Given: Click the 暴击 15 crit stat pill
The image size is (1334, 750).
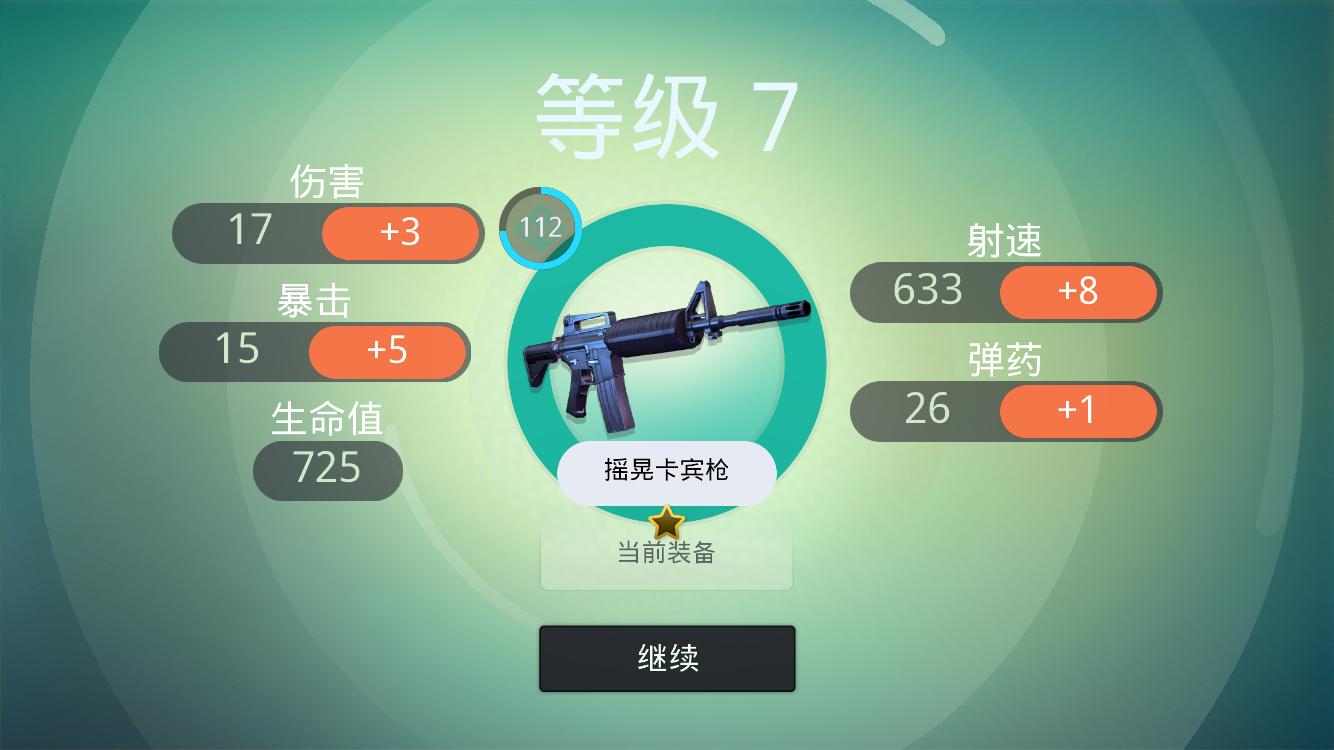Looking at the screenshot, I should (240, 351).
